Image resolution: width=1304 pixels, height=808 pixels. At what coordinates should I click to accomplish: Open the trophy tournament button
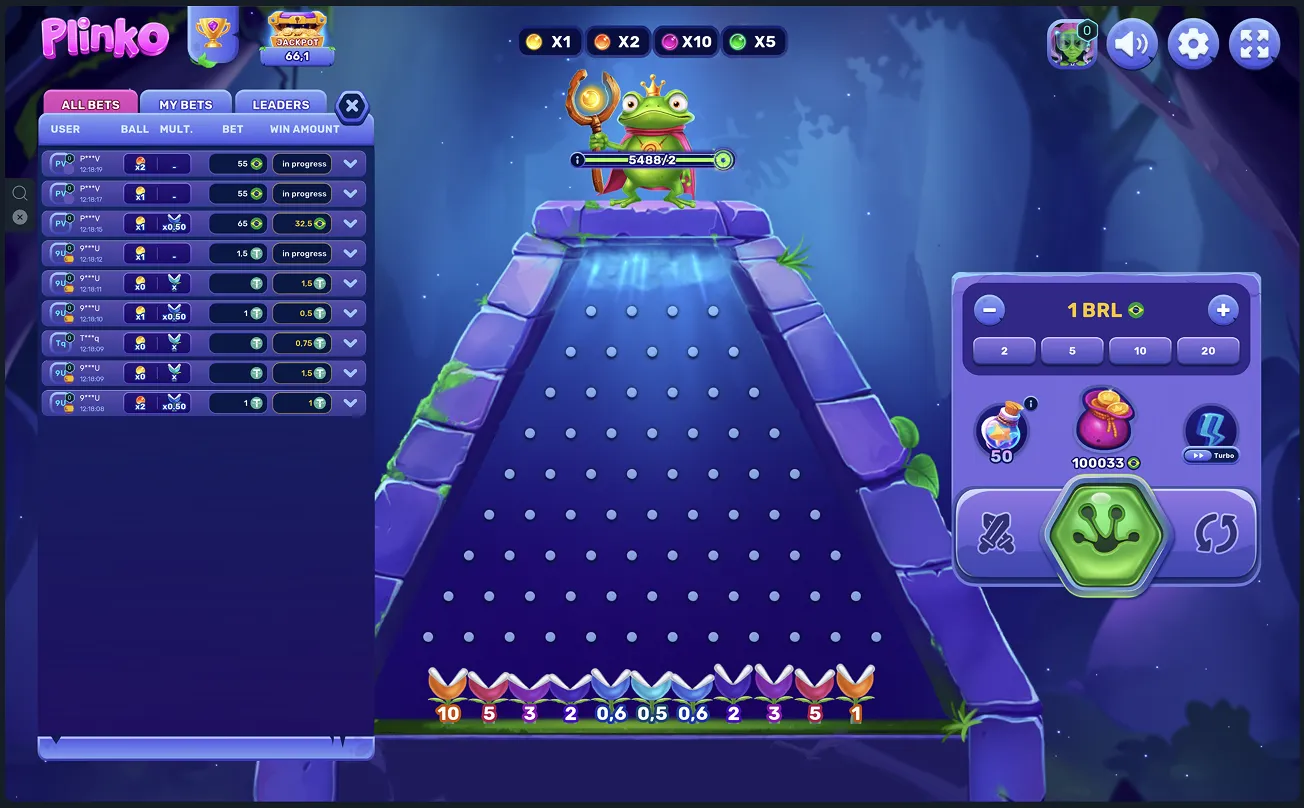pos(212,36)
